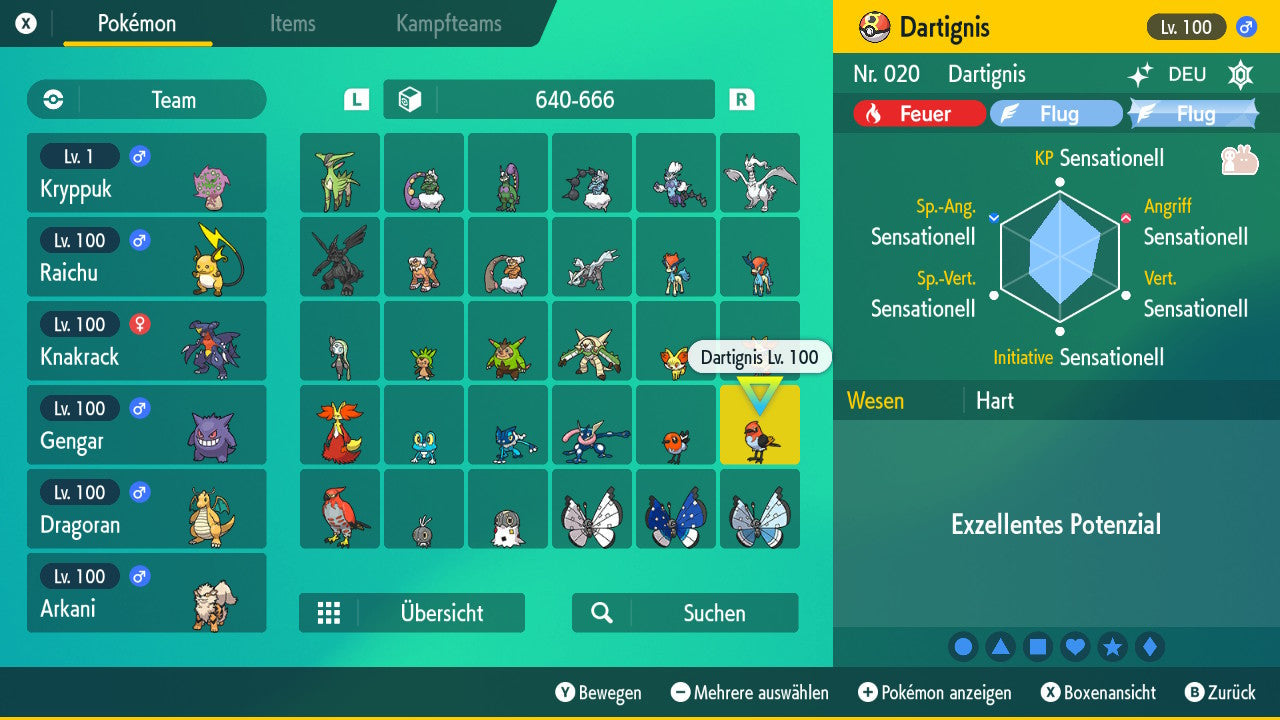The image size is (1280, 720).
Task: Toggle the star marking for Dartignis
Action: pyautogui.click(x=1113, y=646)
